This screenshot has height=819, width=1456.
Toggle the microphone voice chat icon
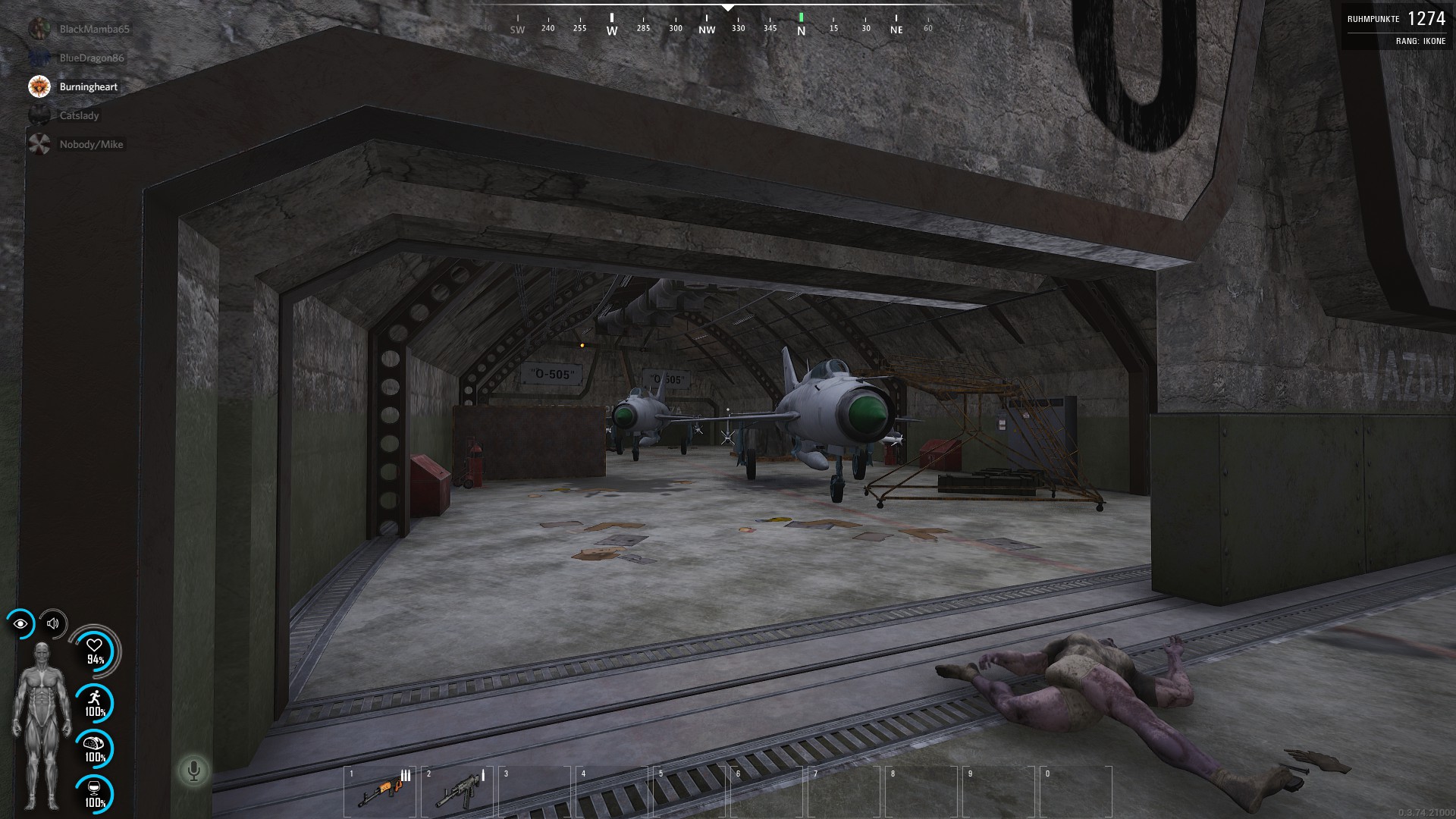click(x=193, y=770)
